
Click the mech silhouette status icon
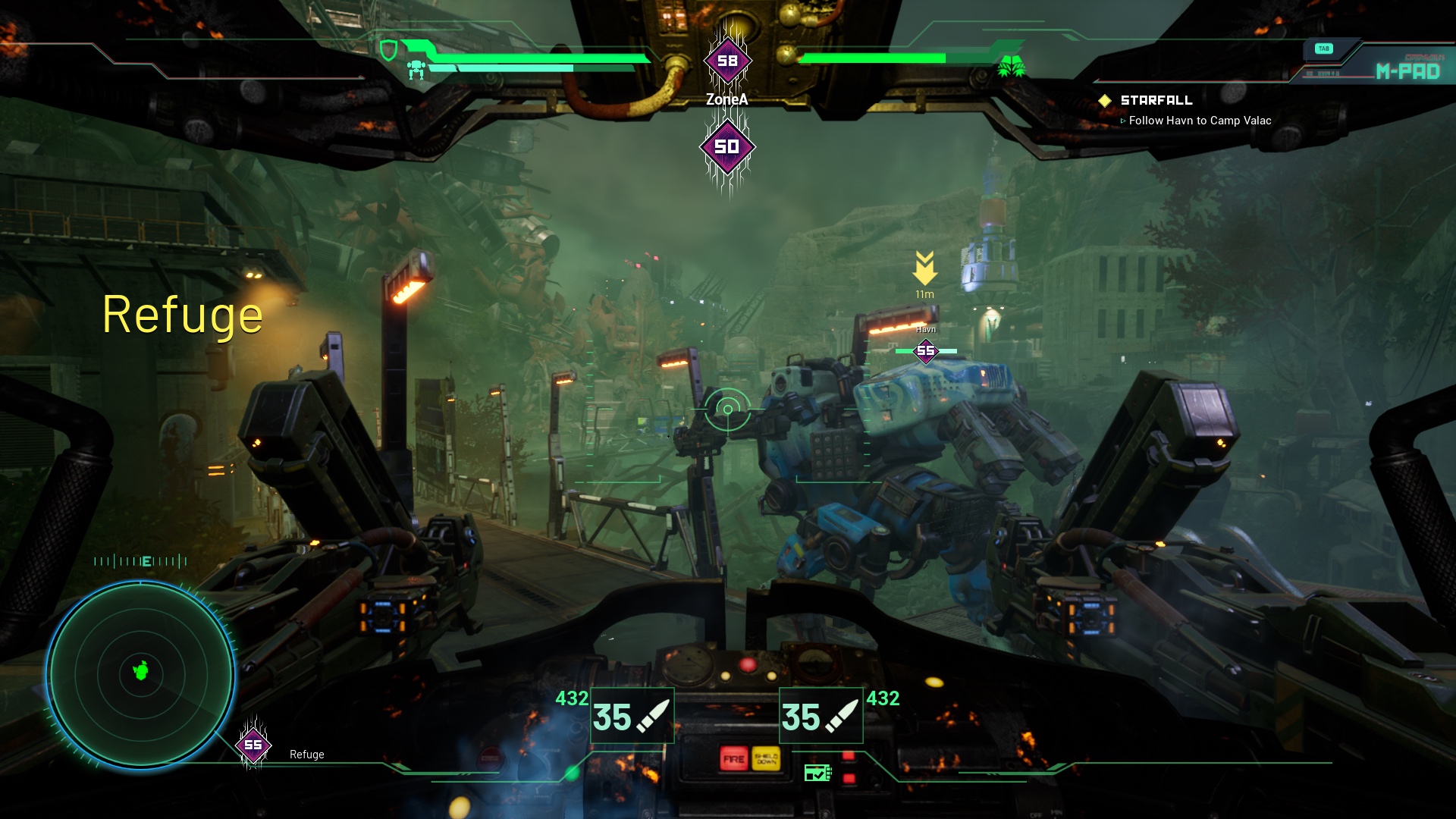coord(416,71)
